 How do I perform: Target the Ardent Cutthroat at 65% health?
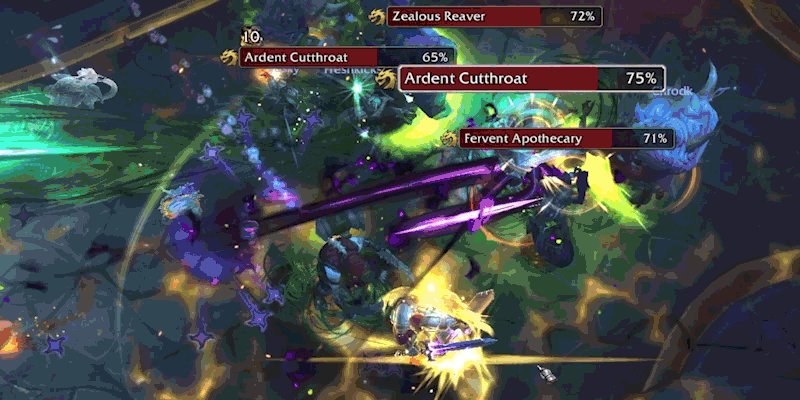(345, 58)
